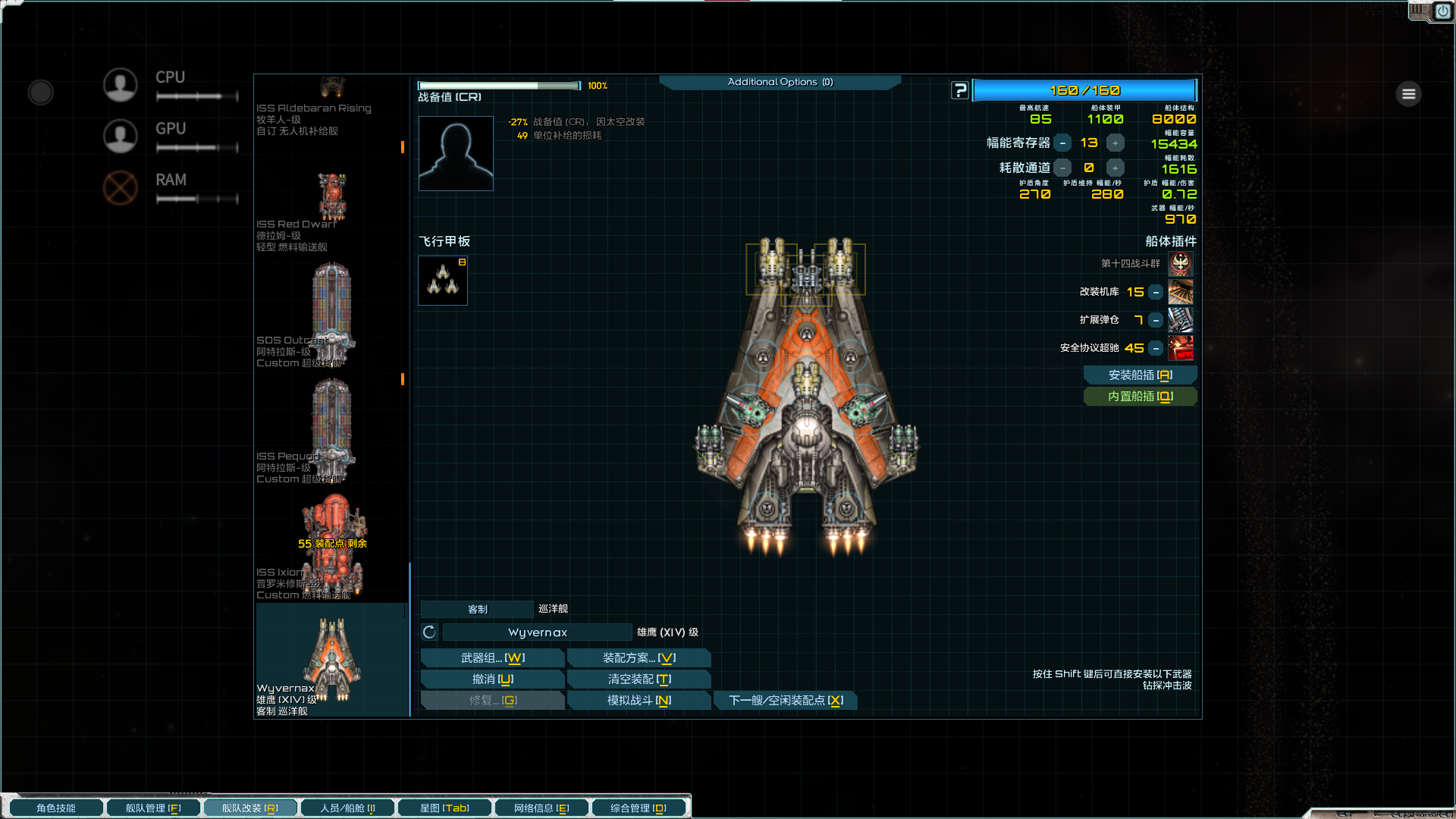Increase 幅能寄存器 capacitors with plus
Screen dimensions: 1456x819
pos(1115,143)
